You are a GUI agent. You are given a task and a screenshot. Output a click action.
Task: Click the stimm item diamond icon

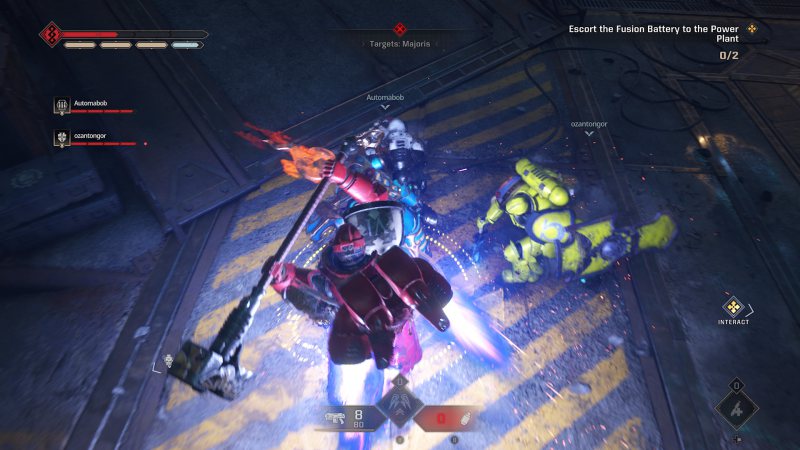click(x=735, y=406)
